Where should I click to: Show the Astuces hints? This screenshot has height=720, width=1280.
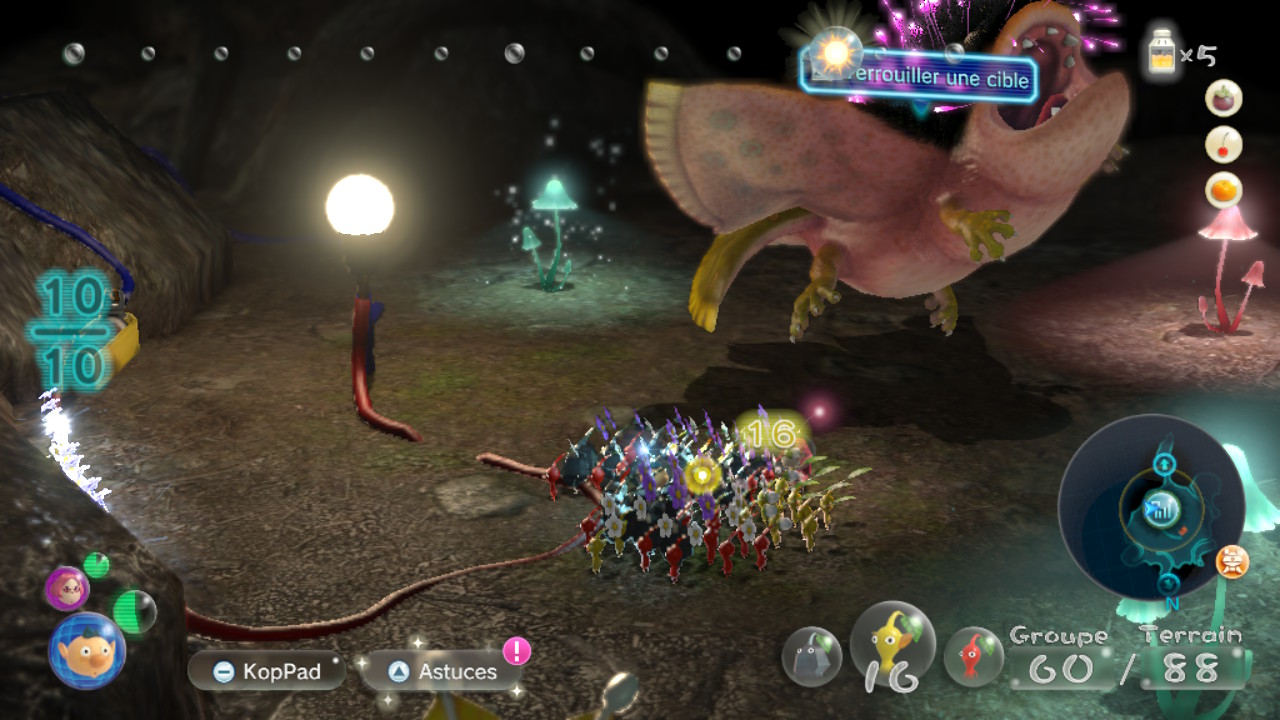click(441, 671)
